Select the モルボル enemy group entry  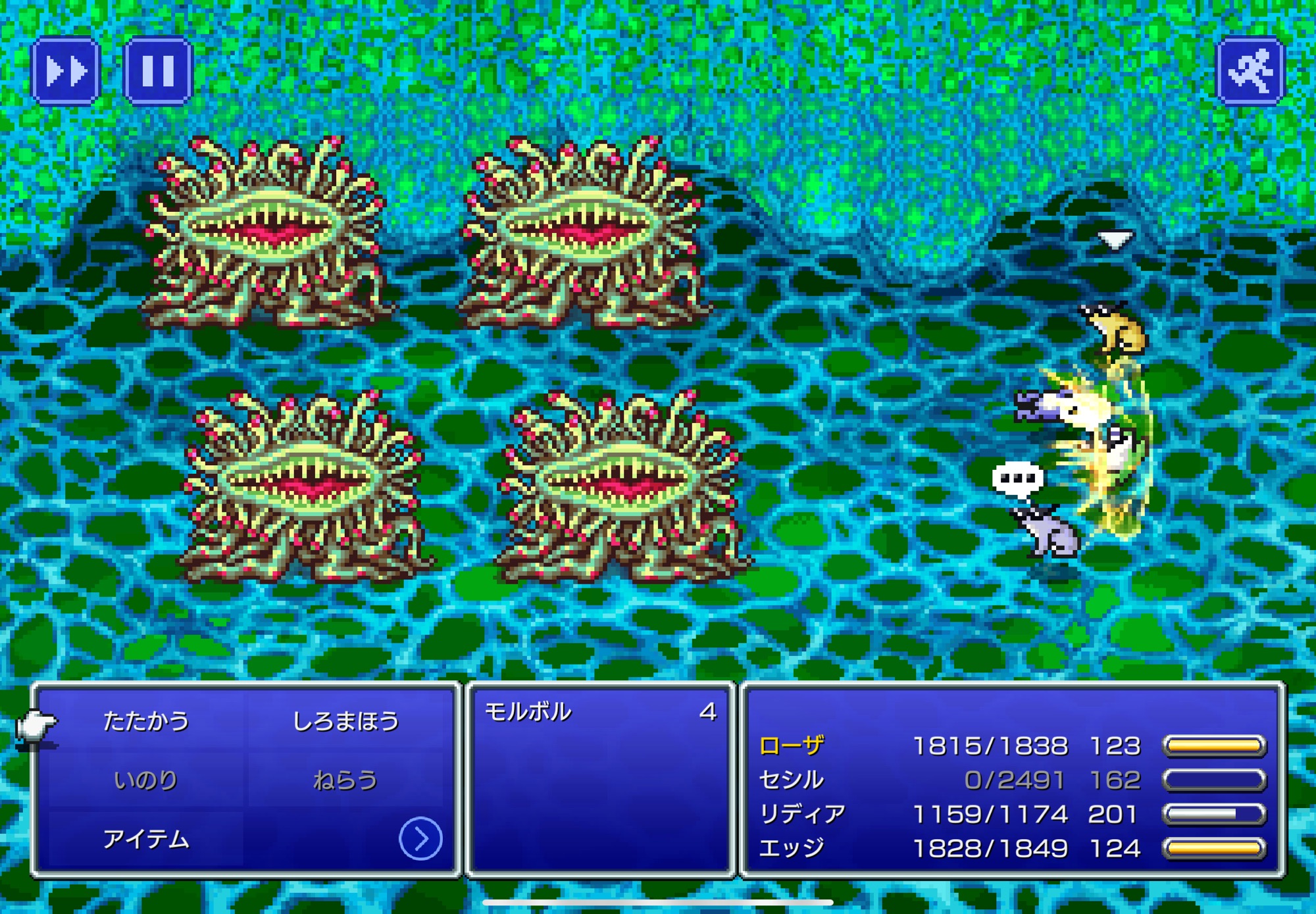pos(528,712)
